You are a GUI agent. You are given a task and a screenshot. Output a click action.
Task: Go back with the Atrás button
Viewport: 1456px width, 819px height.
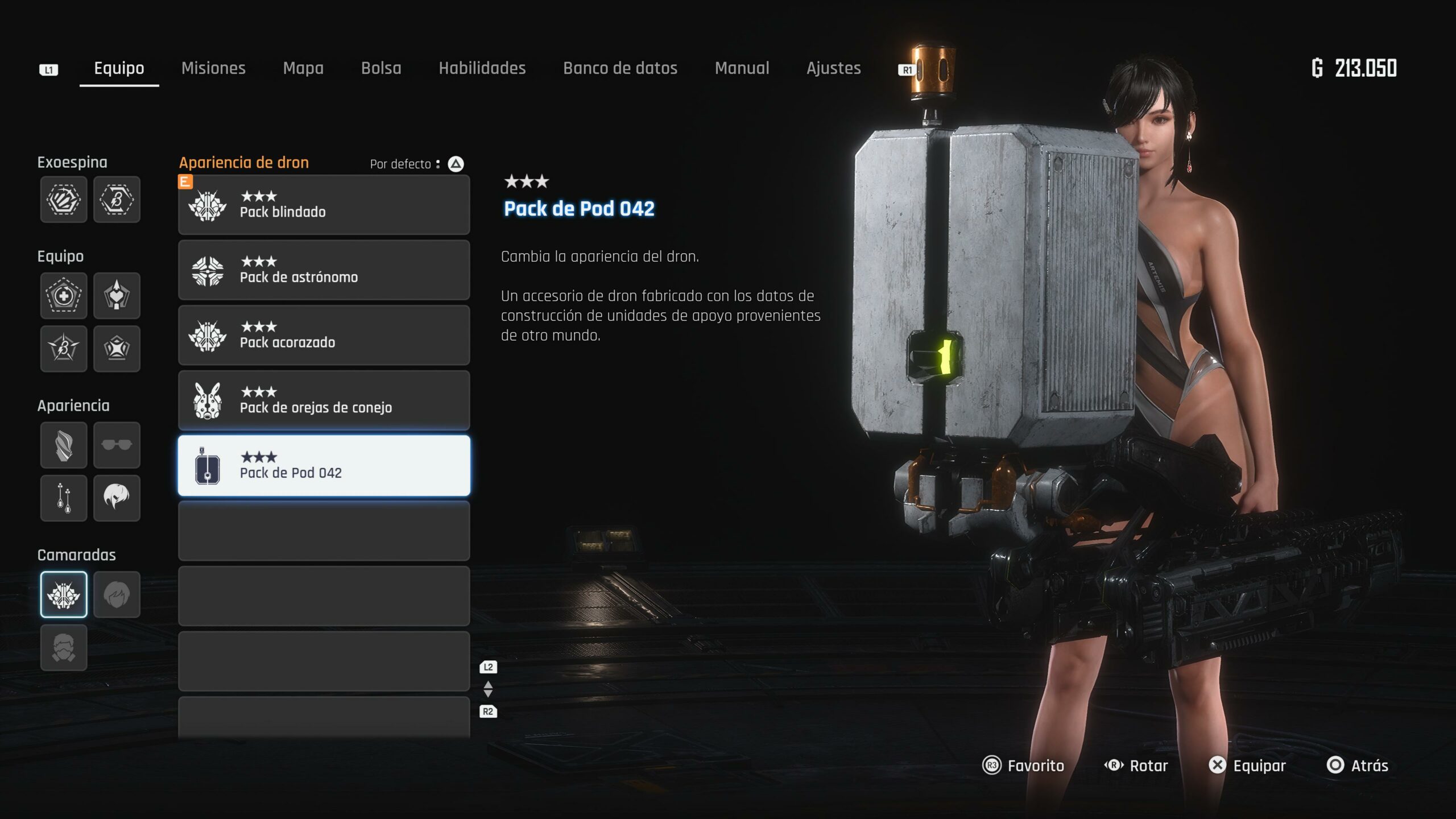pos(1358,766)
